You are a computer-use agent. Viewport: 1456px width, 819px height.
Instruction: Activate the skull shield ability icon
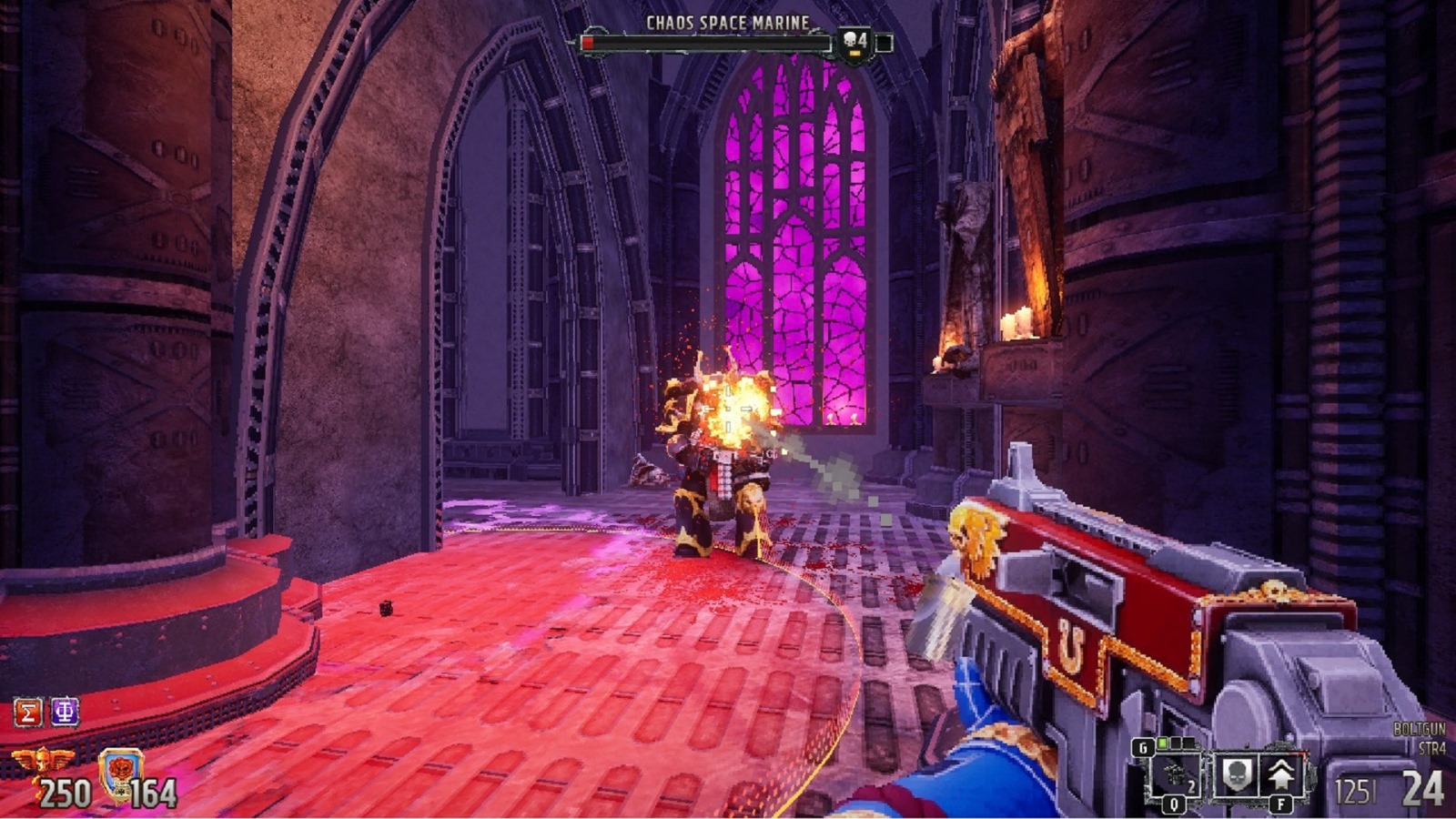tap(1236, 775)
